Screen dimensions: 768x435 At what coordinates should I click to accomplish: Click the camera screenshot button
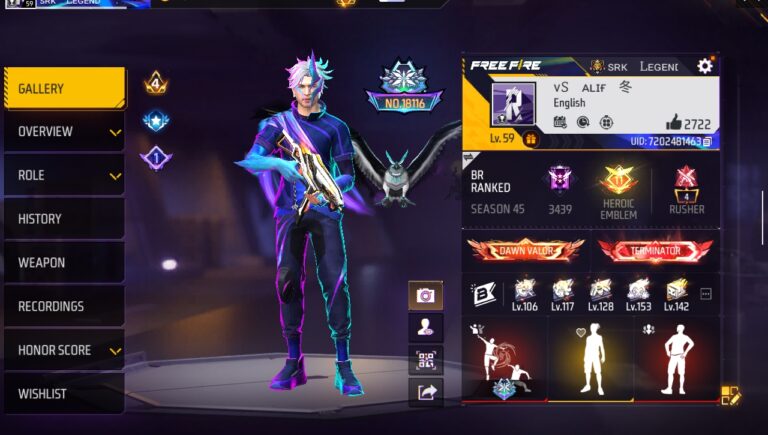[426, 296]
